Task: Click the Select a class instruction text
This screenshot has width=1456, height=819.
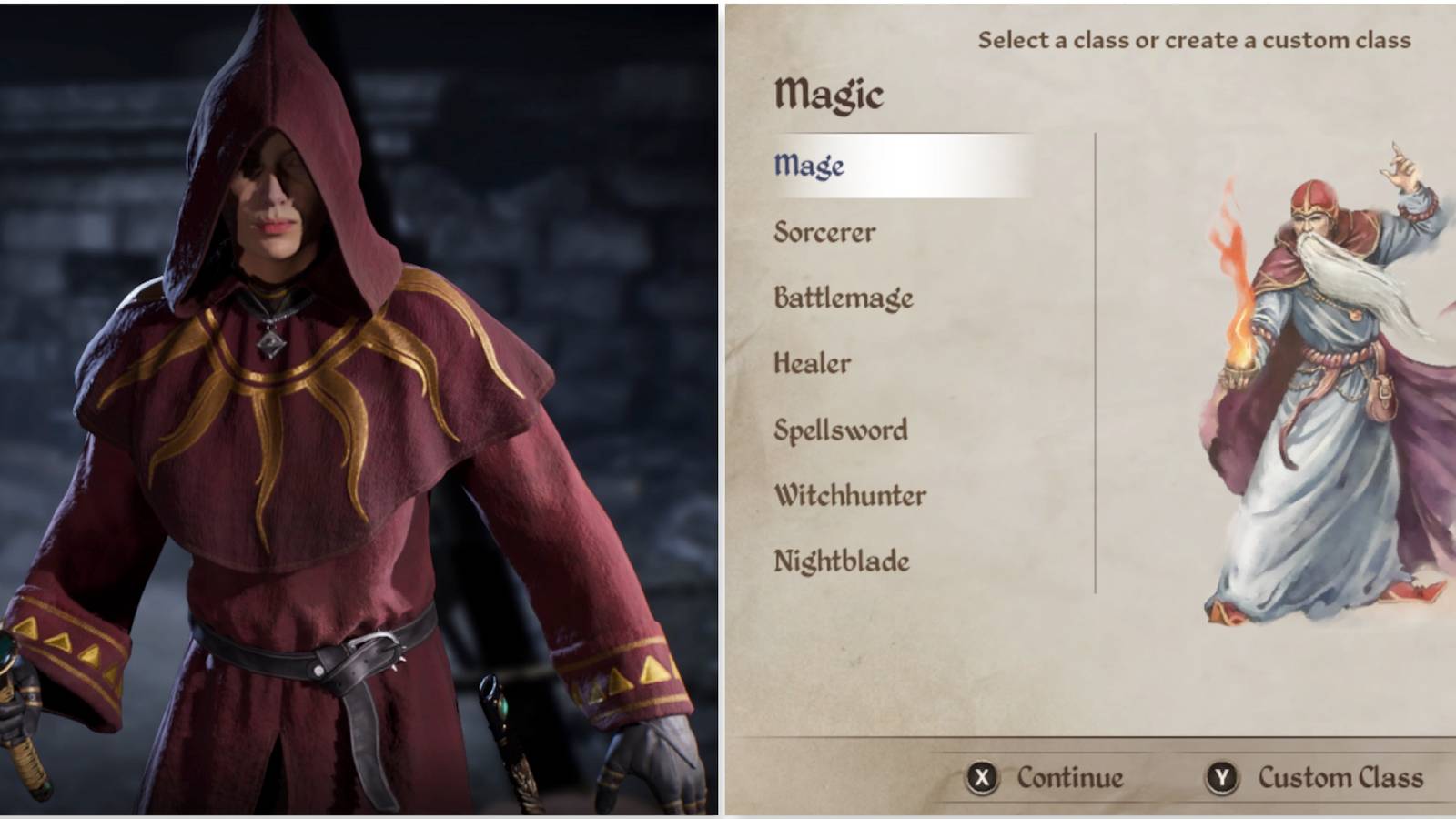Action: (1192, 39)
